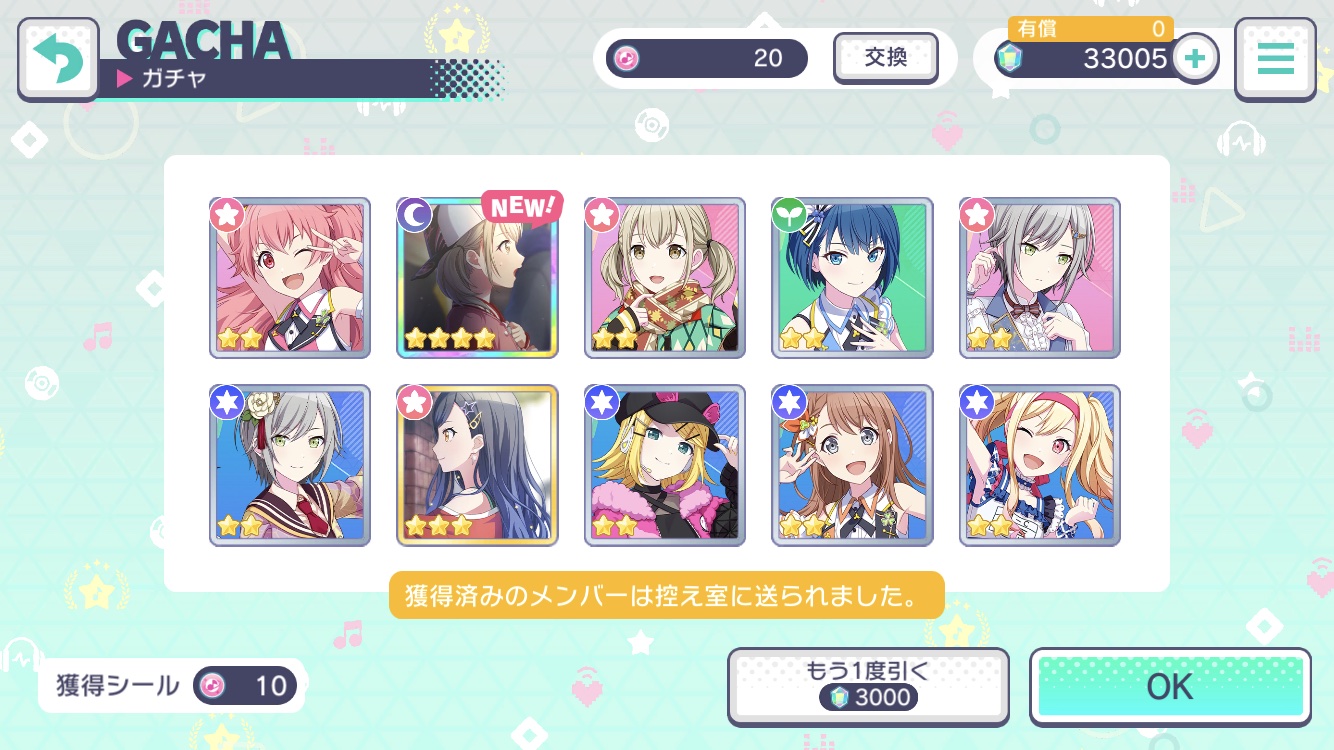Viewport: 1334px width, 750px height.
Task: Select the pink-haired winking girl card
Action: click(x=290, y=278)
